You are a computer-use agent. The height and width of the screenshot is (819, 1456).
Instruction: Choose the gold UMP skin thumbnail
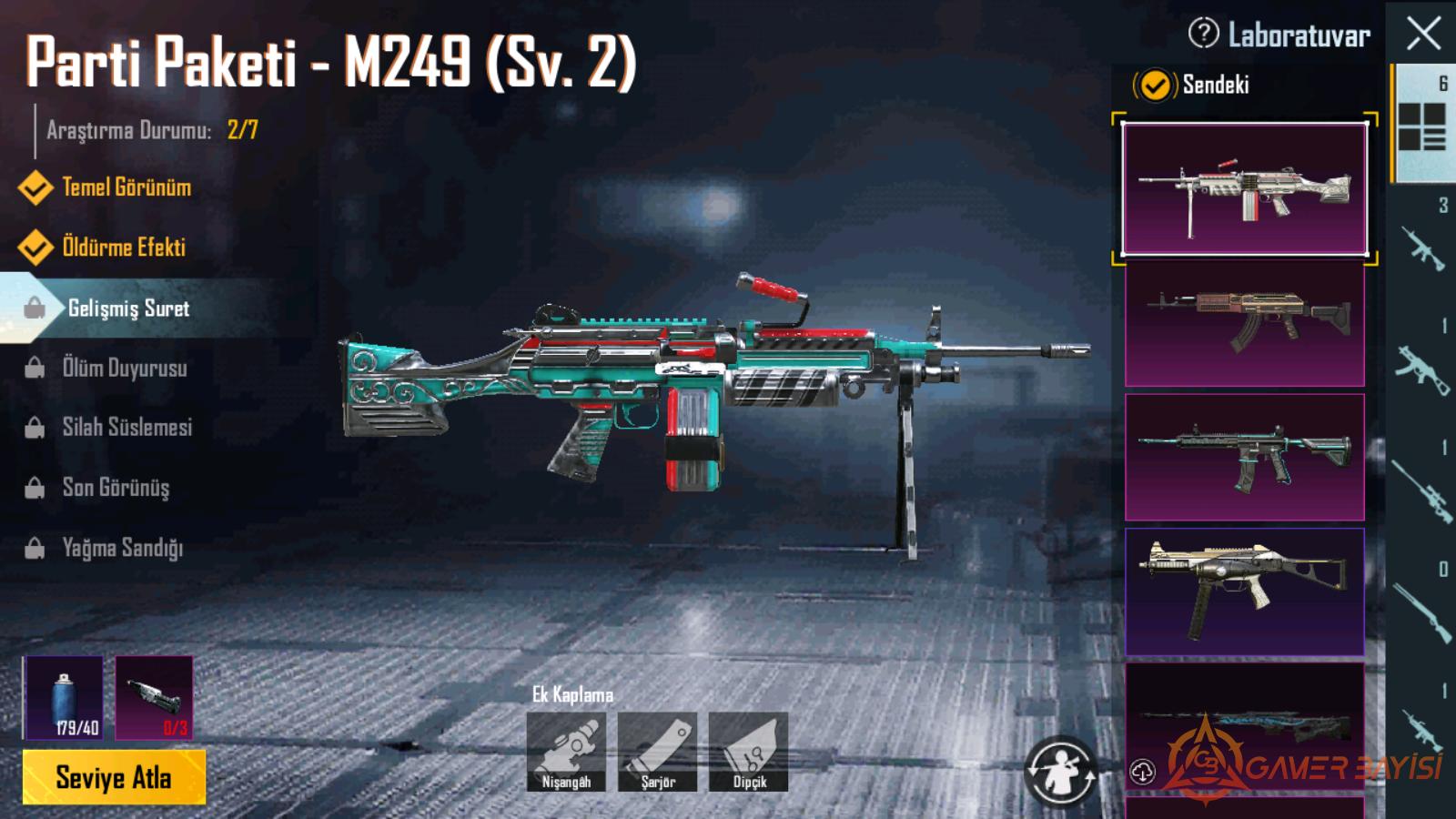1244,591
